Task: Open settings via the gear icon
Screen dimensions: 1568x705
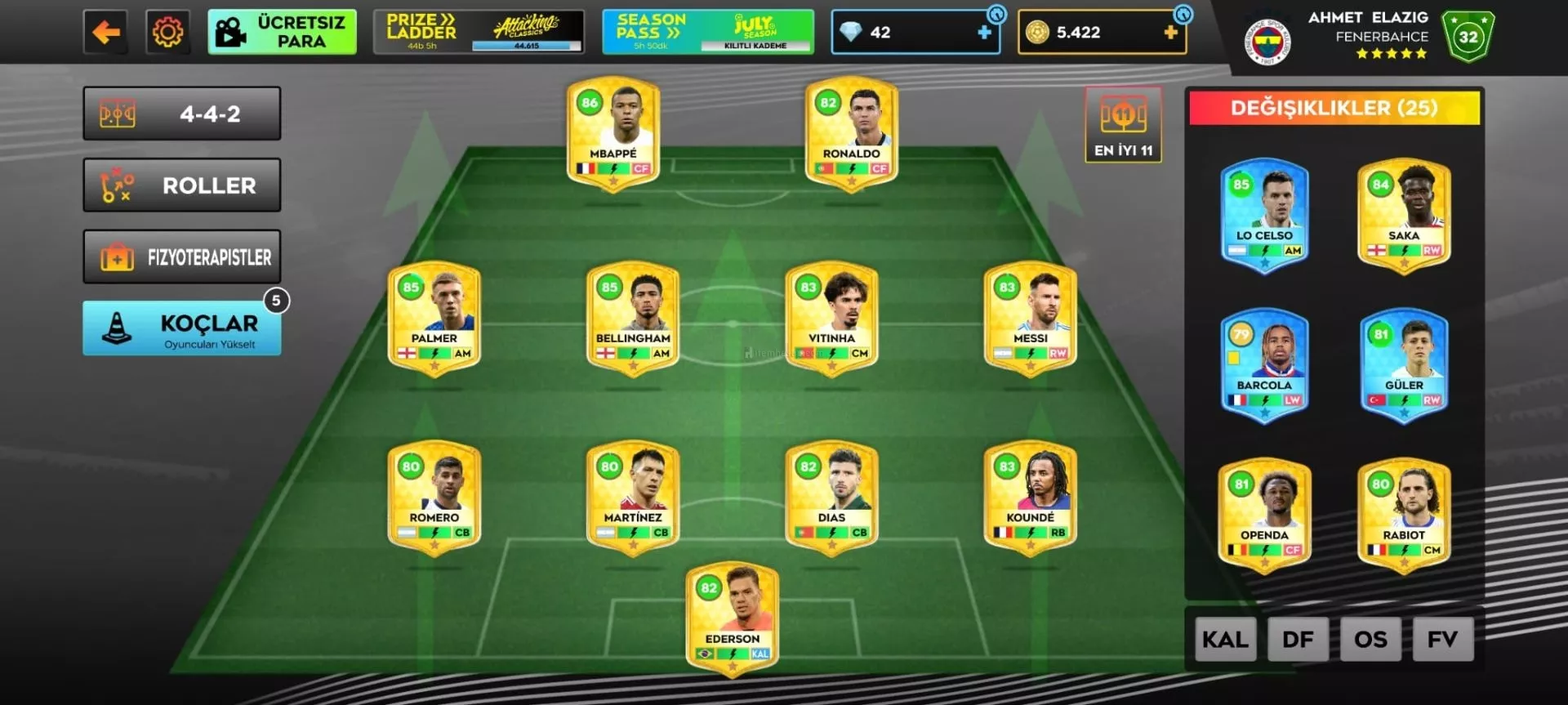Action: coord(167,33)
